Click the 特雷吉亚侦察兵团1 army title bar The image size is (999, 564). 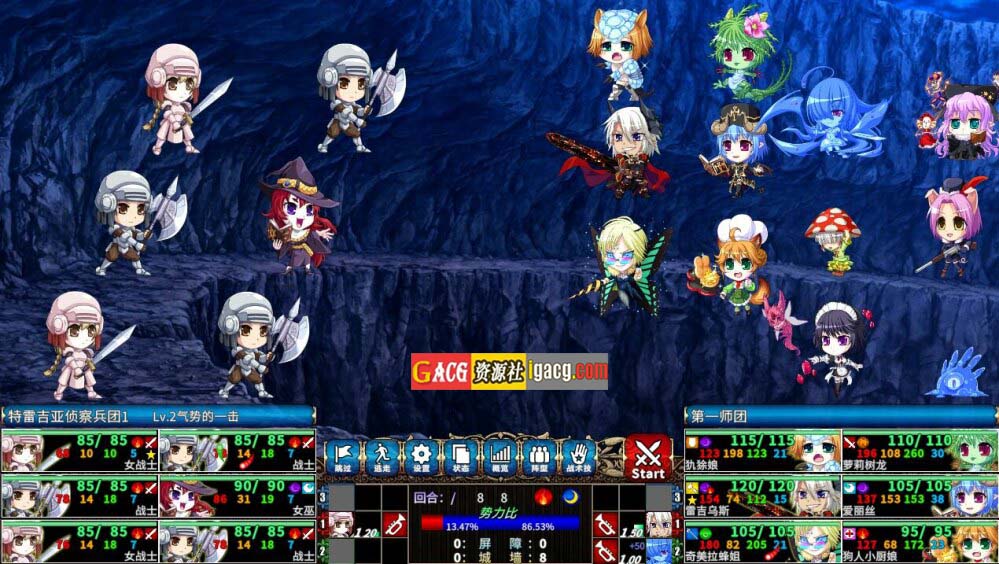[158, 416]
